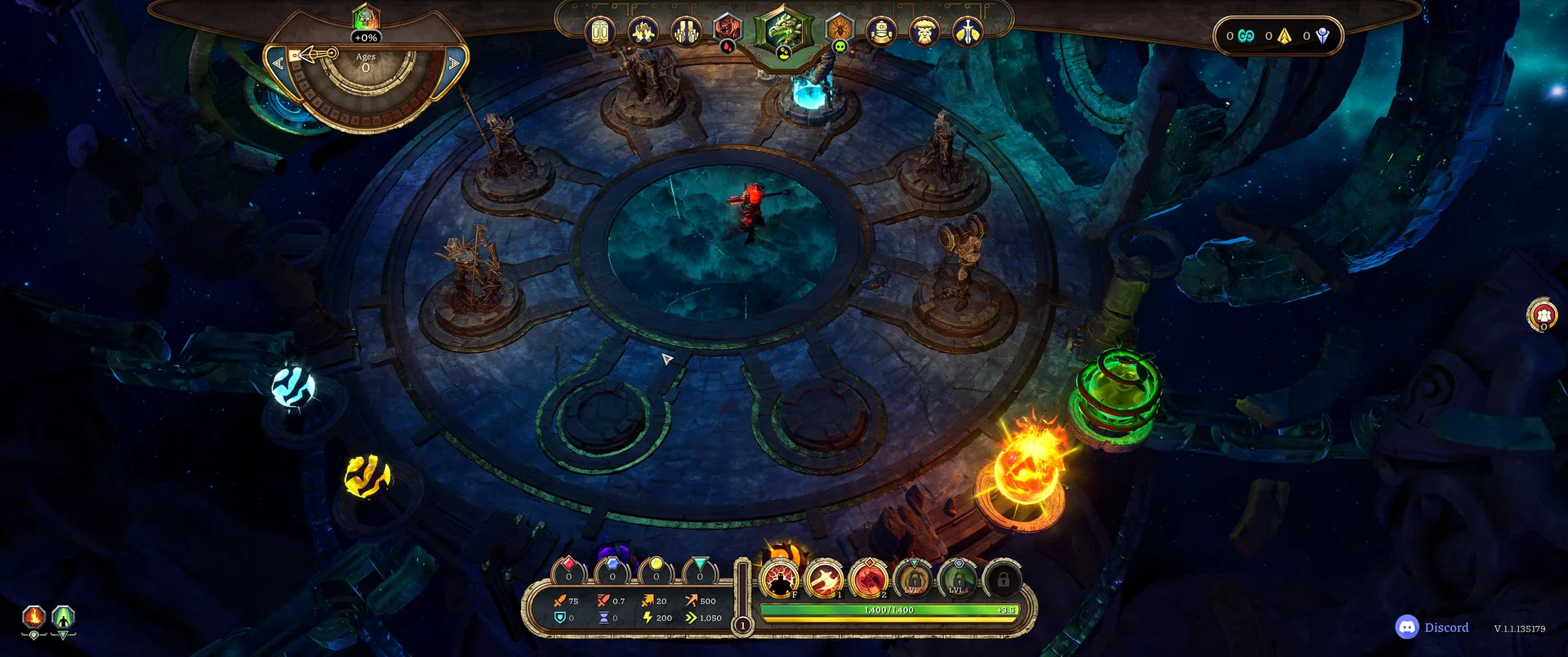
Task: Open the golden robot turret icon
Action: point(882,32)
